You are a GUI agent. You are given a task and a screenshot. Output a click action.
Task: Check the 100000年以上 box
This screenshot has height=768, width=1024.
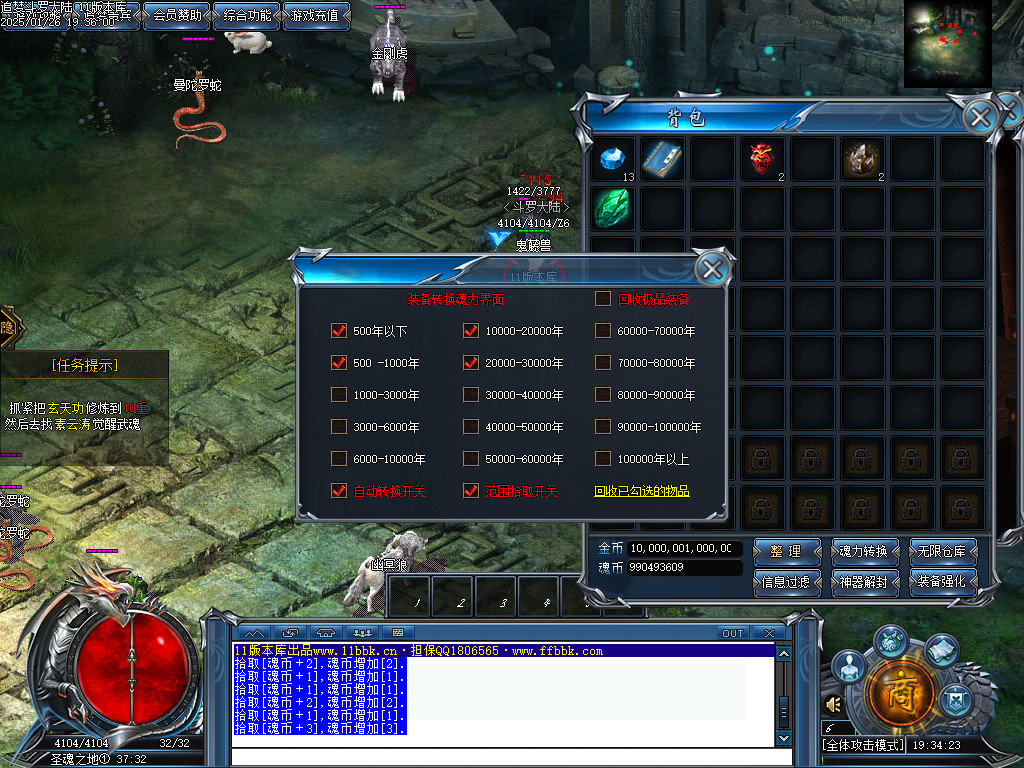pyautogui.click(x=603, y=459)
